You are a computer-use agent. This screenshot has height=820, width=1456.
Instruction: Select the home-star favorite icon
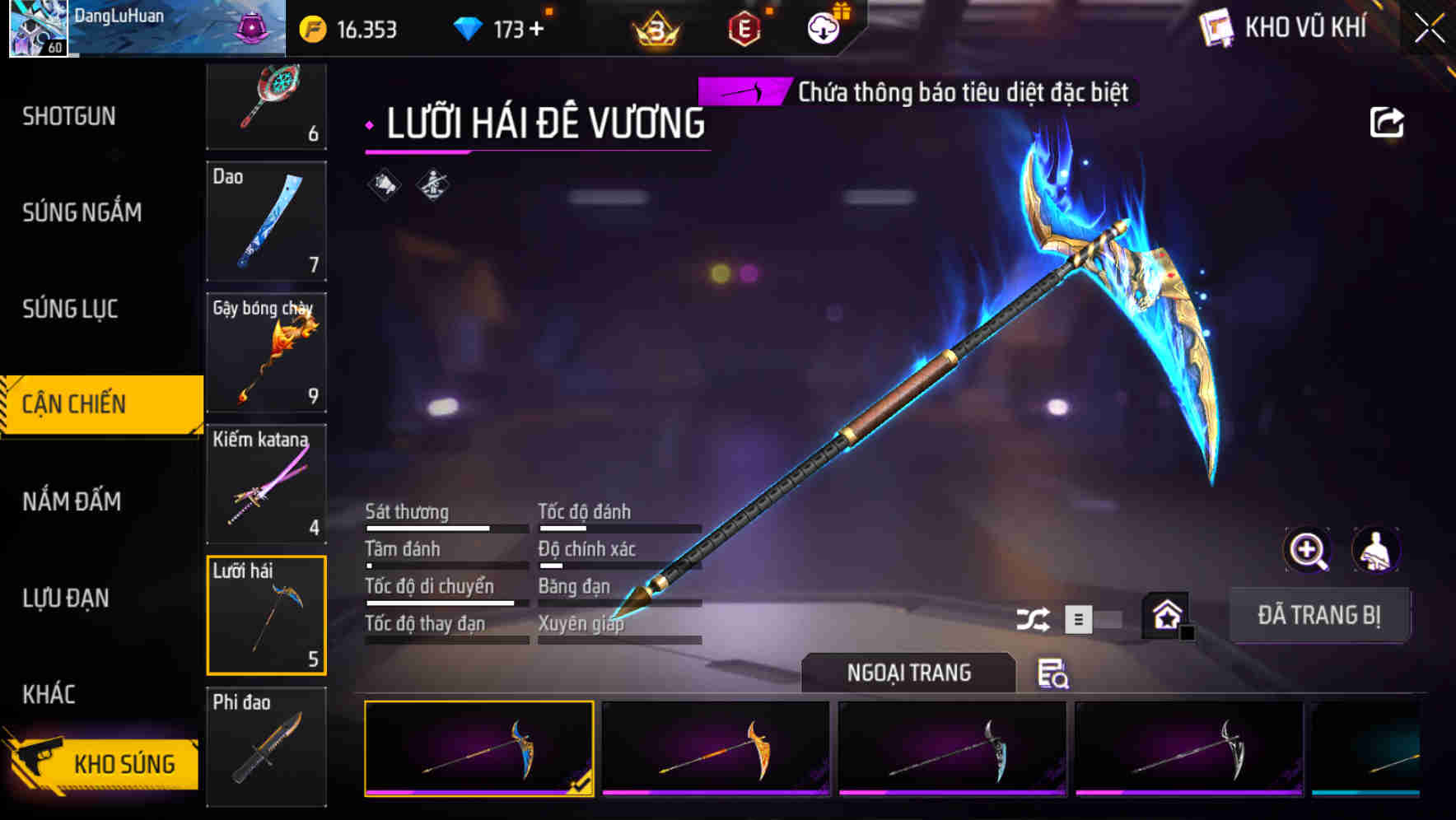point(1167,615)
